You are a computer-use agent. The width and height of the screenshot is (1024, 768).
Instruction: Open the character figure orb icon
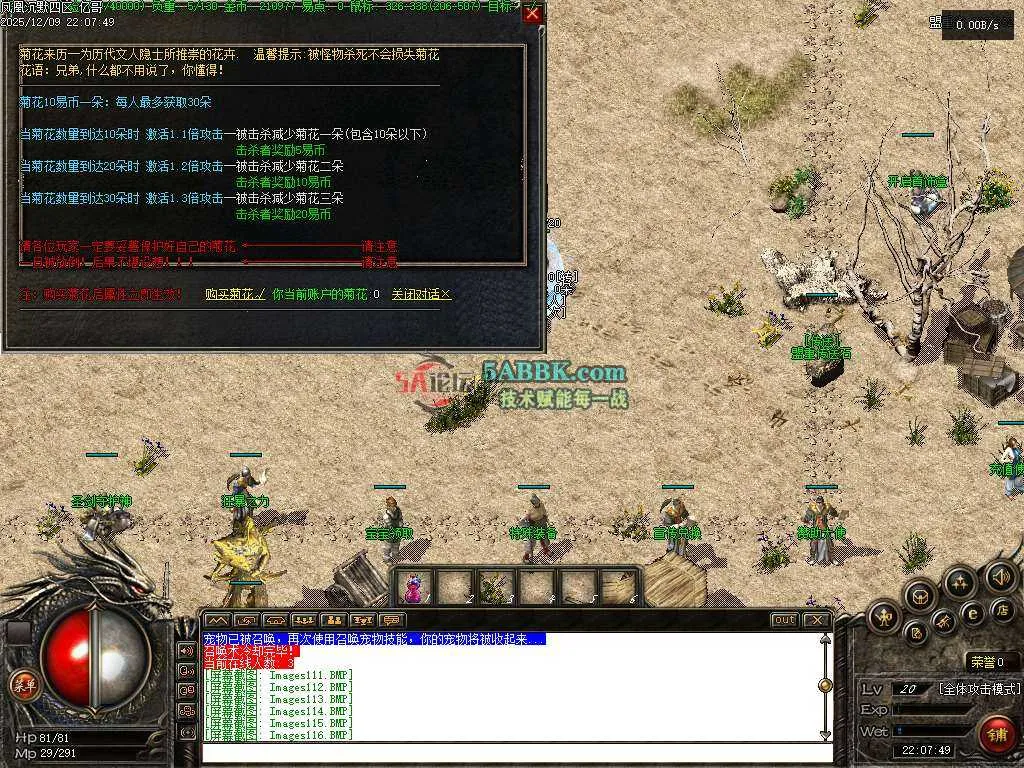click(885, 617)
